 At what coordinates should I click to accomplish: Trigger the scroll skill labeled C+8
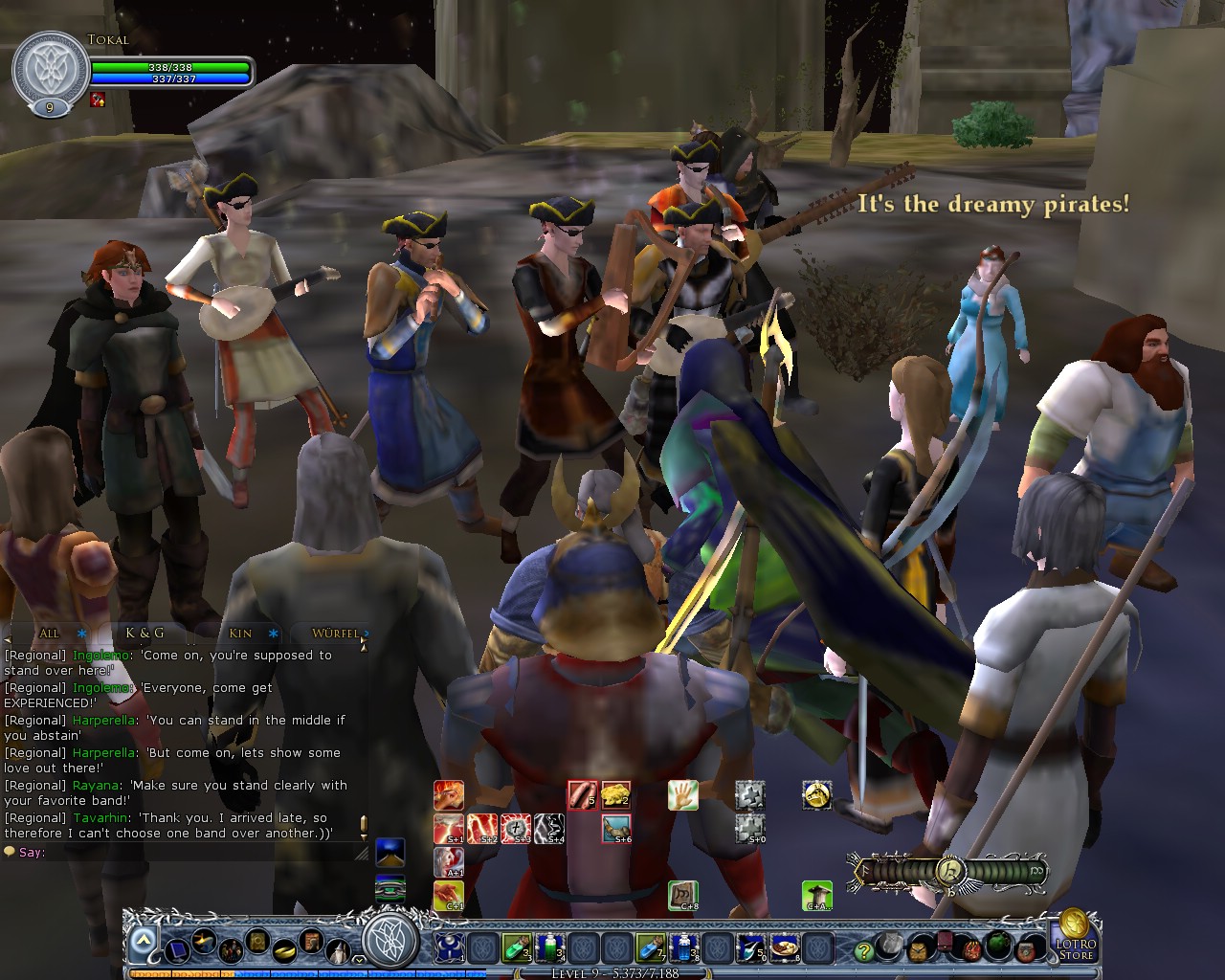click(683, 895)
